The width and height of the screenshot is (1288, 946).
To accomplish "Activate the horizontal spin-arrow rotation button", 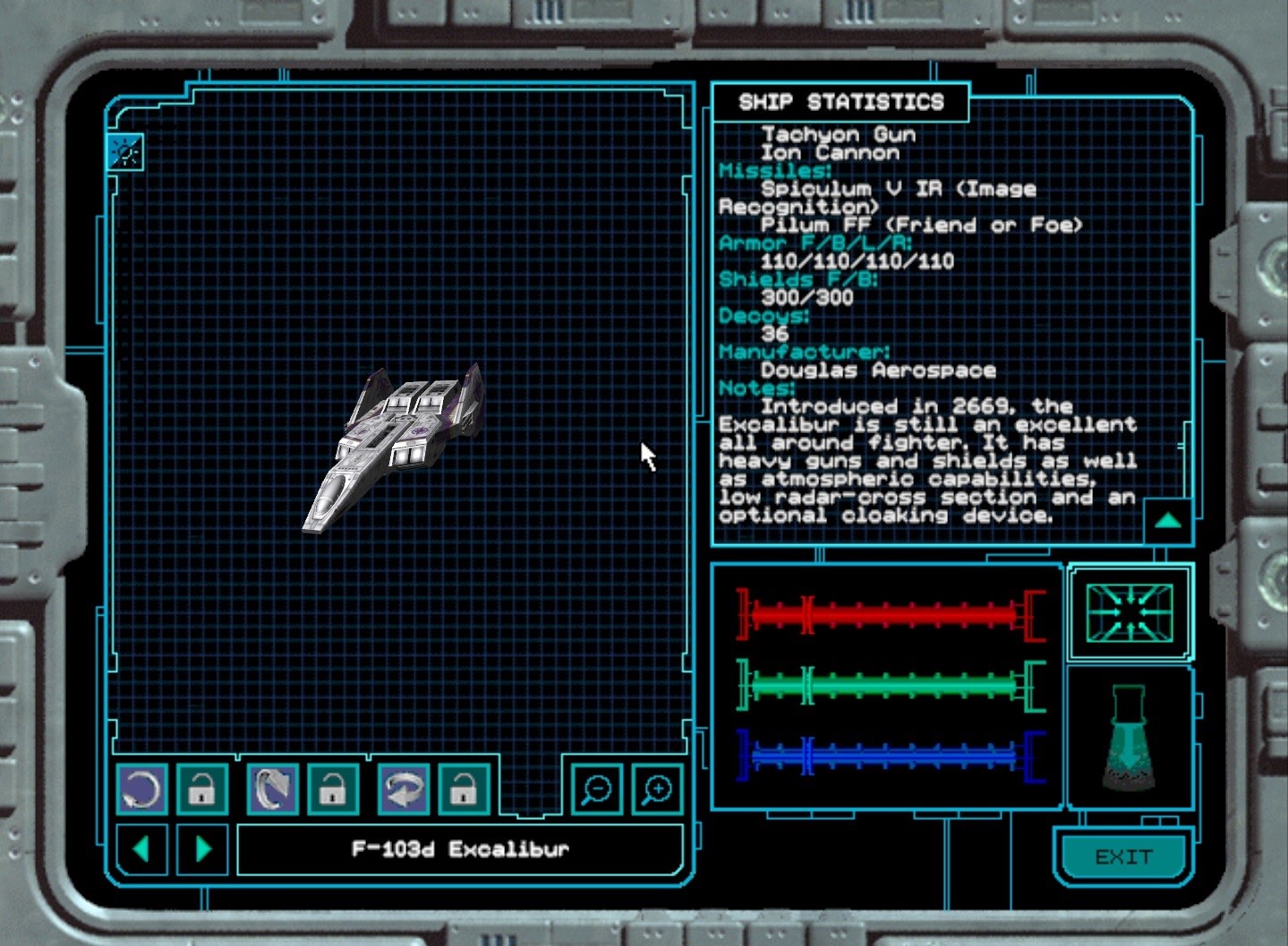I will 403,789.
